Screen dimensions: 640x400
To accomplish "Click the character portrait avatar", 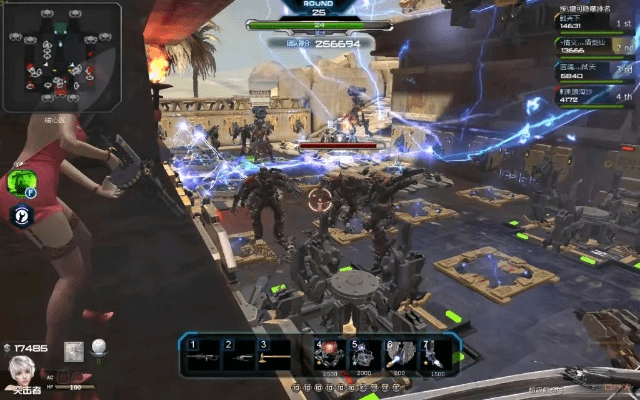I will (x=21, y=371).
